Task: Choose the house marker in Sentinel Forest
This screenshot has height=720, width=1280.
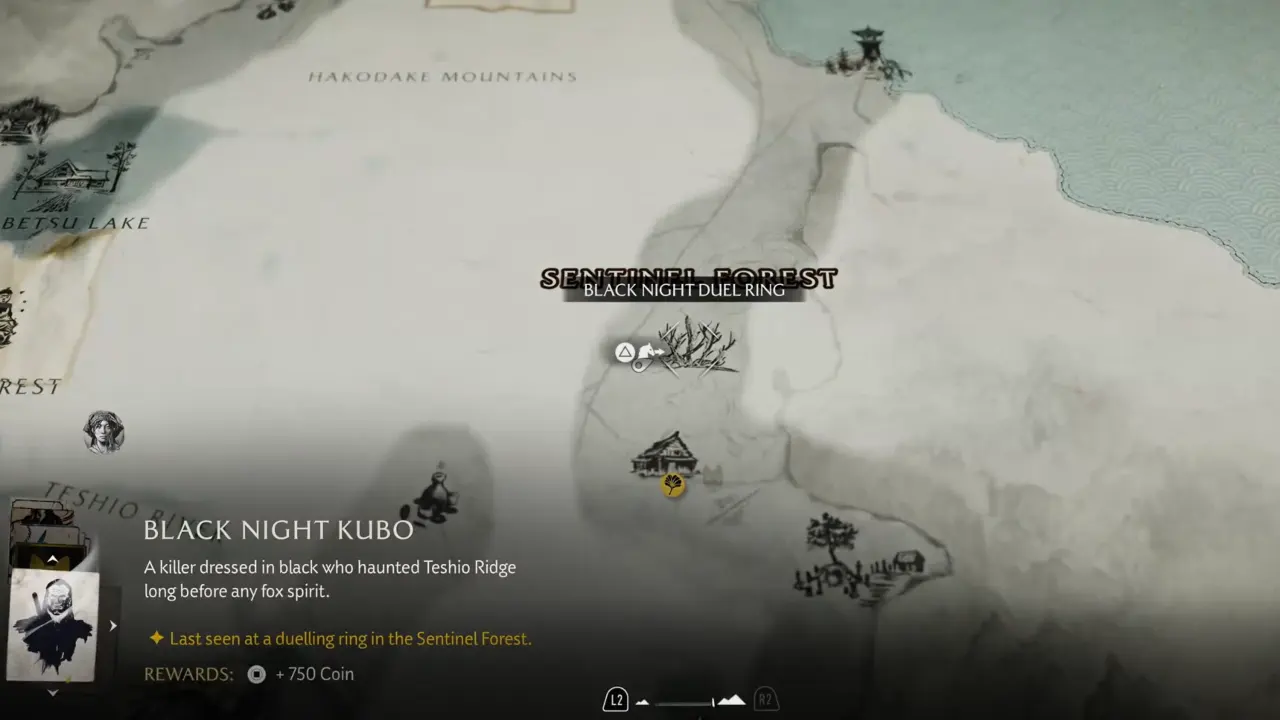Action: tap(664, 455)
